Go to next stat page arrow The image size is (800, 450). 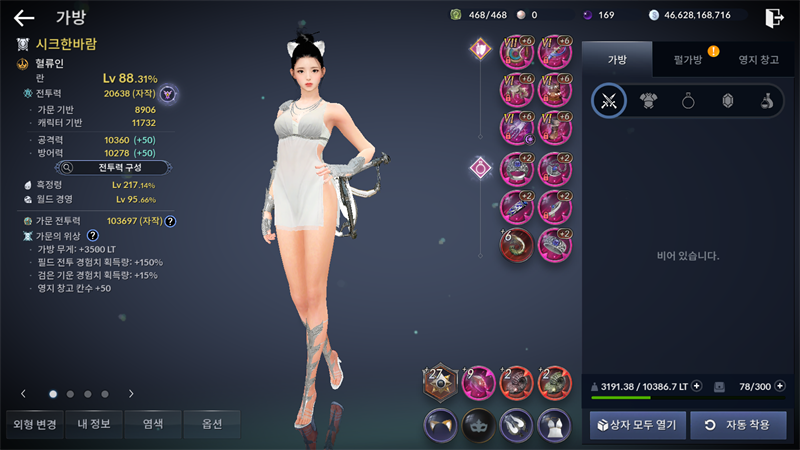tap(130, 394)
